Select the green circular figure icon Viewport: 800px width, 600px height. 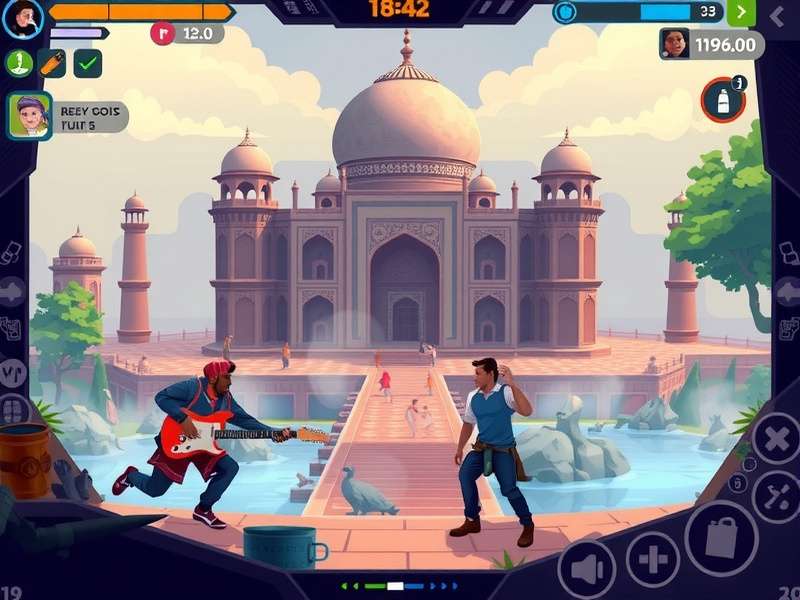tap(19, 63)
